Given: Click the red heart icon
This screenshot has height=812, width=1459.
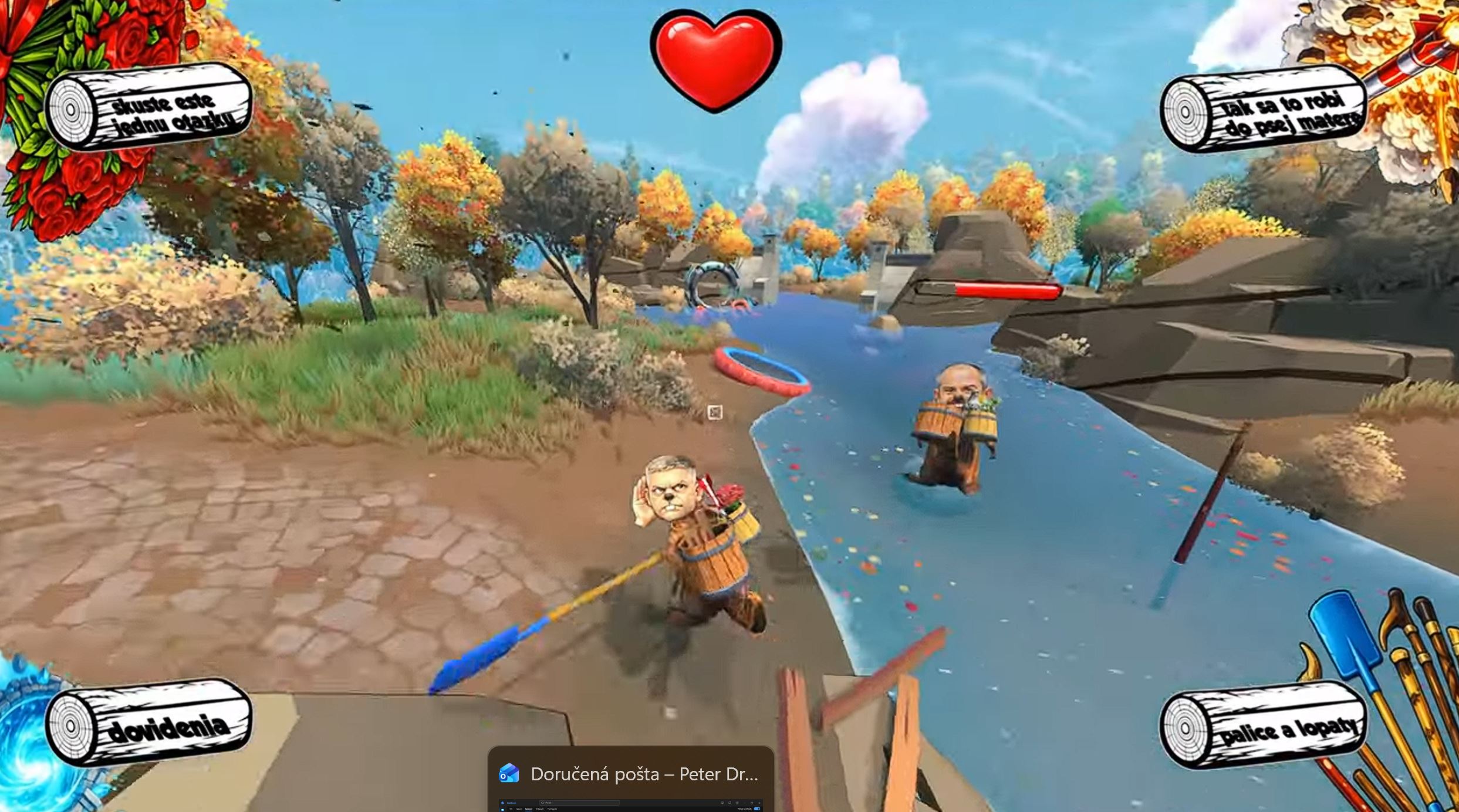Looking at the screenshot, I should point(716,59).
